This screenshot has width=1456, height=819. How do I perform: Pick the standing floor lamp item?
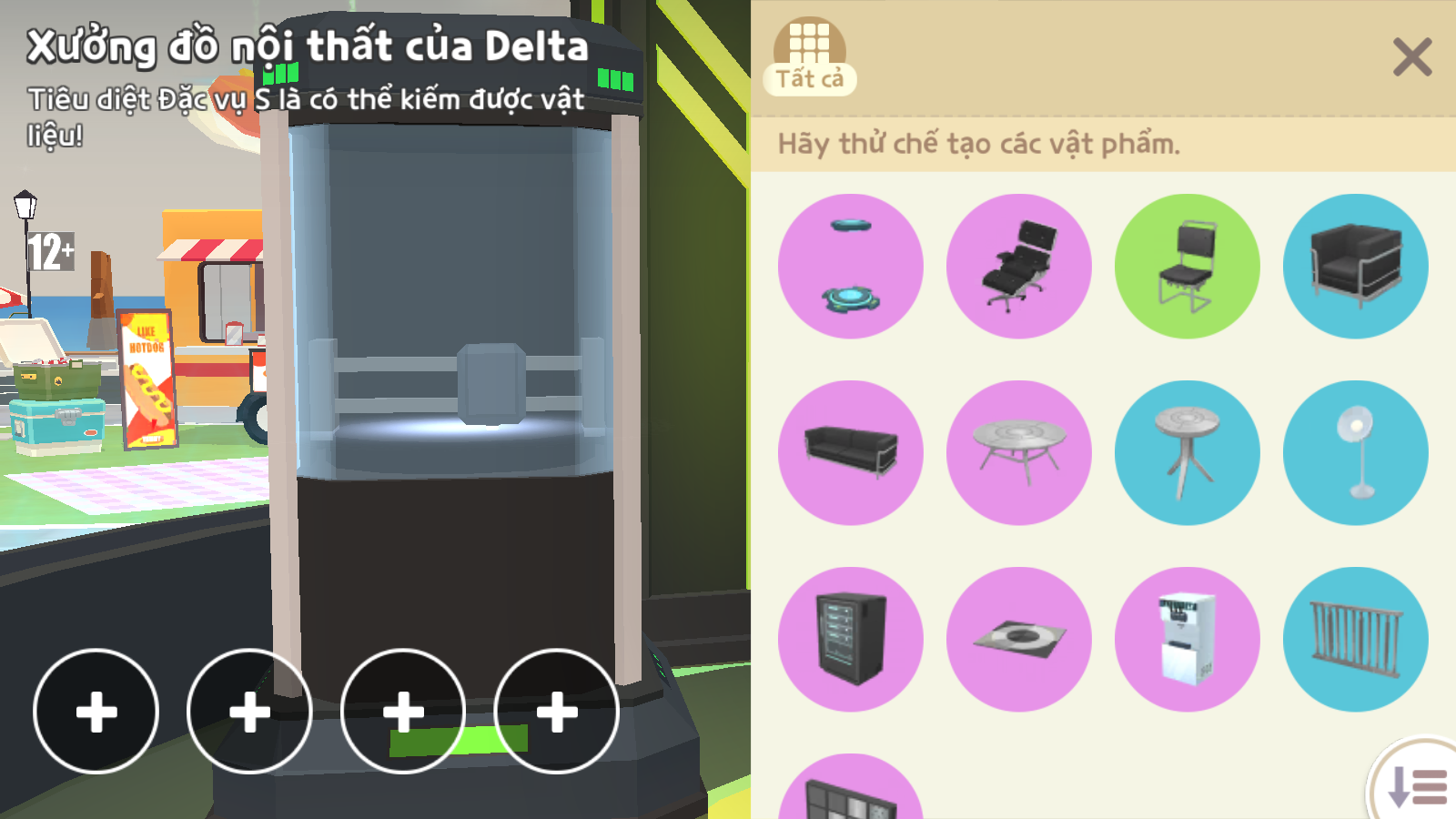[x=1356, y=453]
